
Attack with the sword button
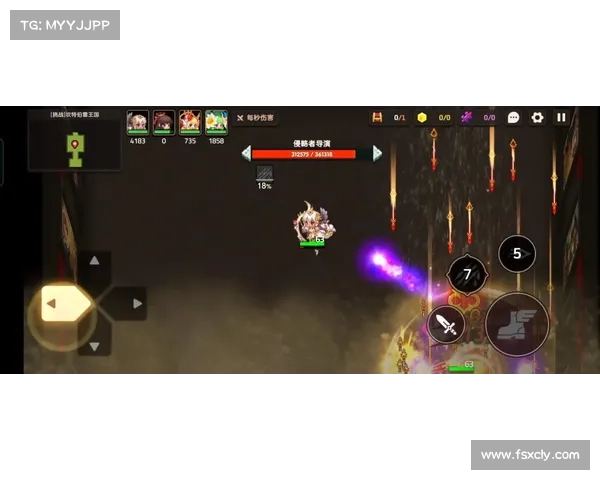pos(446,324)
